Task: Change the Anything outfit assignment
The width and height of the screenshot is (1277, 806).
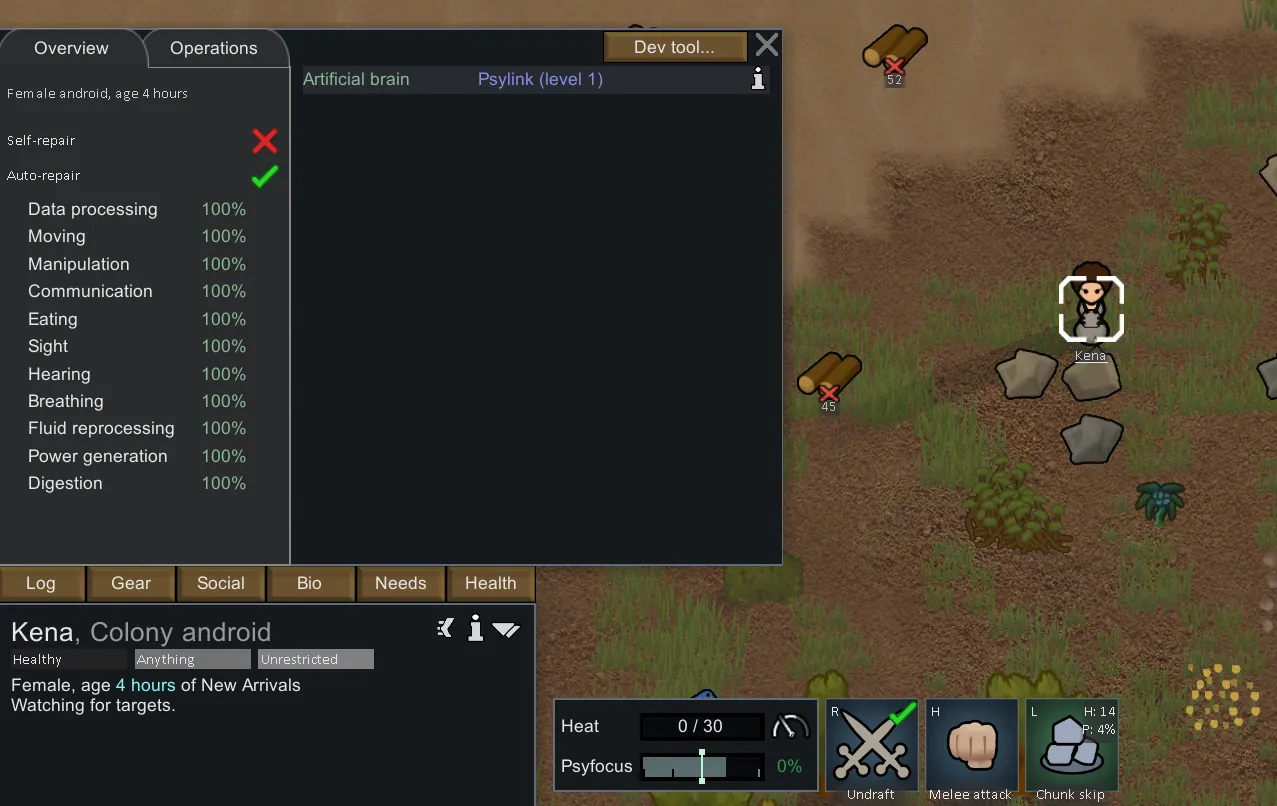Action: [193, 659]
